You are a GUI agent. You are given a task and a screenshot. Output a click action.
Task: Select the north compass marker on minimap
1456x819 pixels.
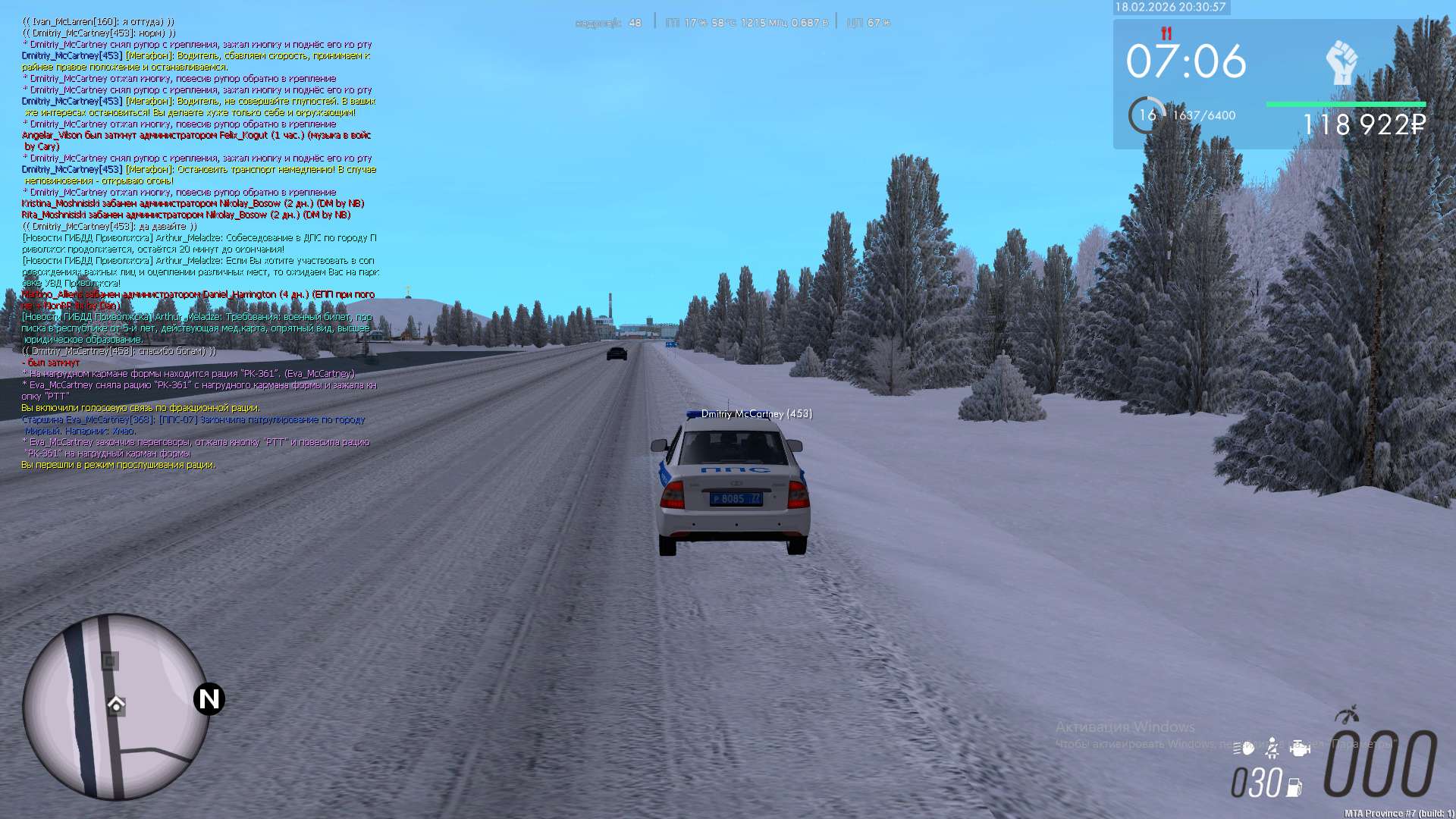209,699
